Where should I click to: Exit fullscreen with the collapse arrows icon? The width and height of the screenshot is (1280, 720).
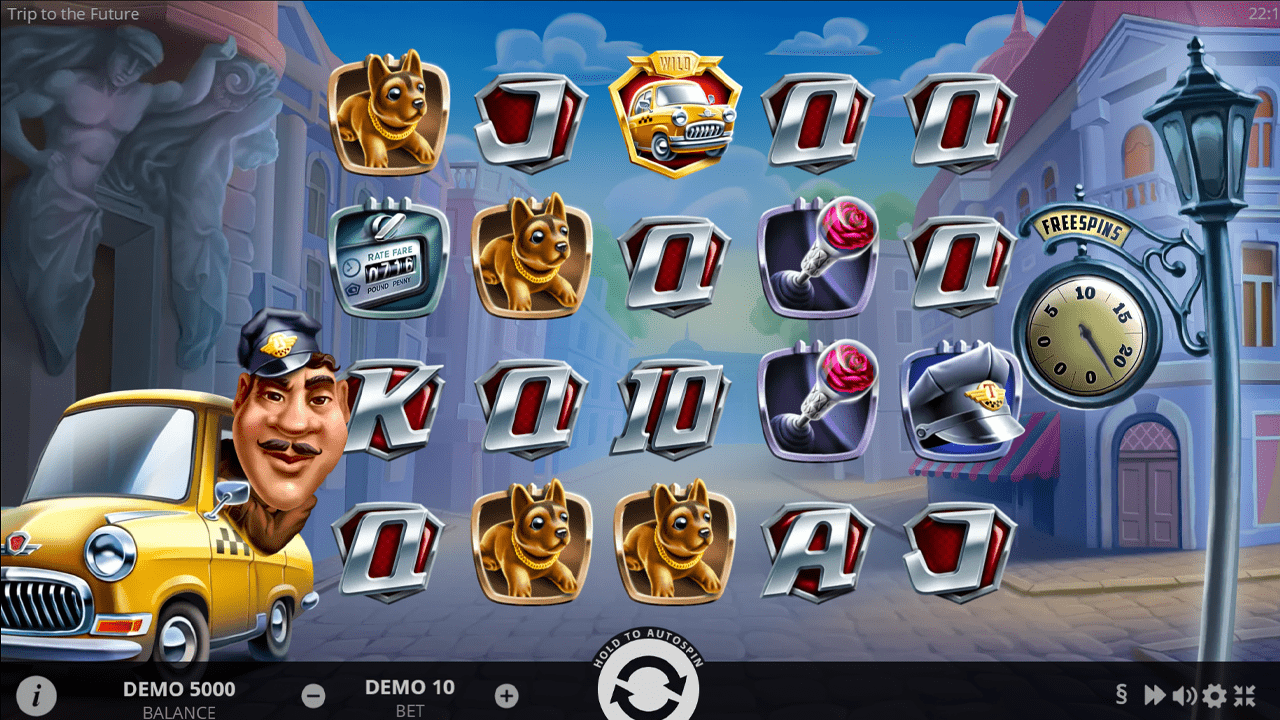pyautogui.click(x=1245, y=695)
